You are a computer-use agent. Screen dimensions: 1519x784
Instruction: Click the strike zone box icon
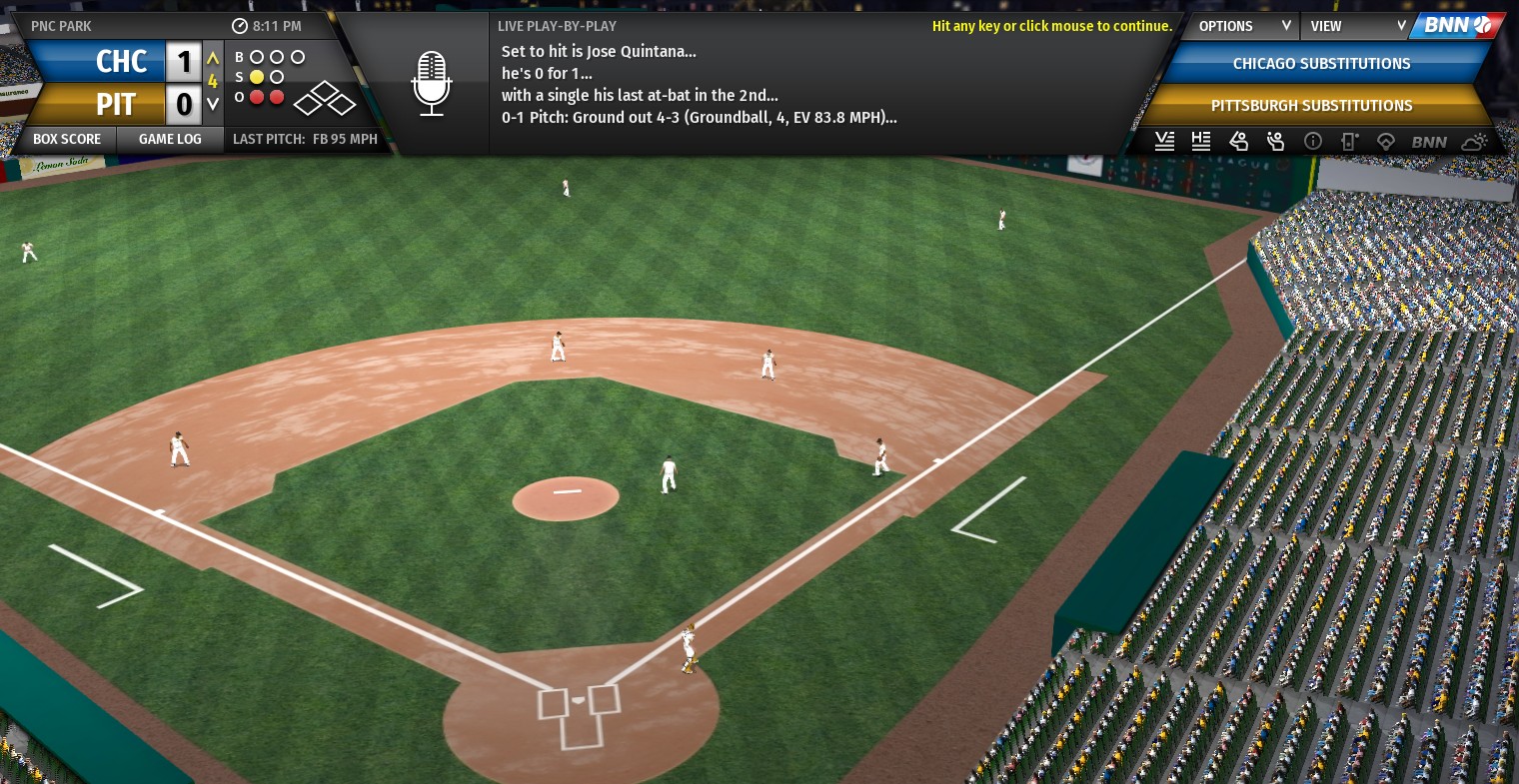pos(1349,141)
